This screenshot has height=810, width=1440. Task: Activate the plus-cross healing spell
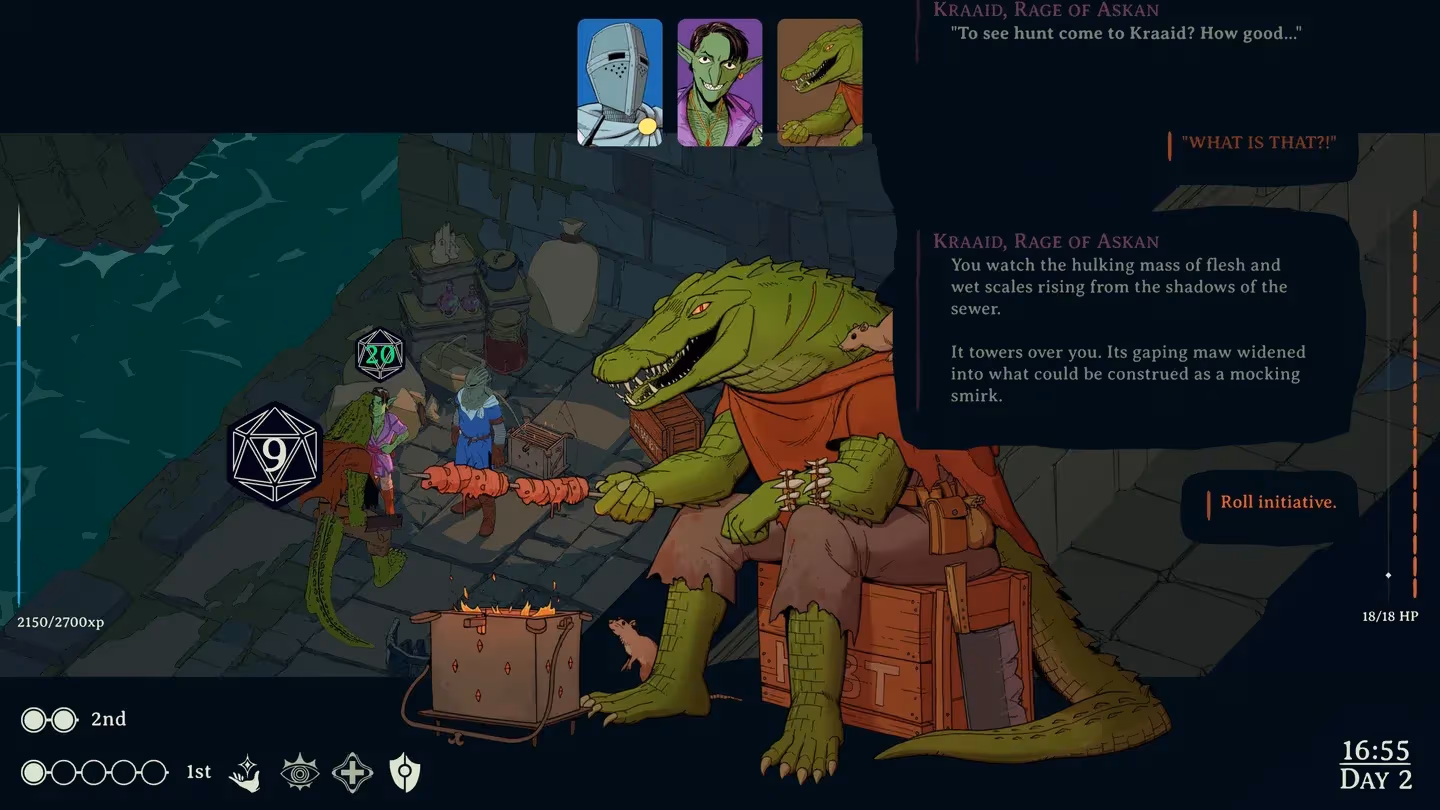click(352, 773)
